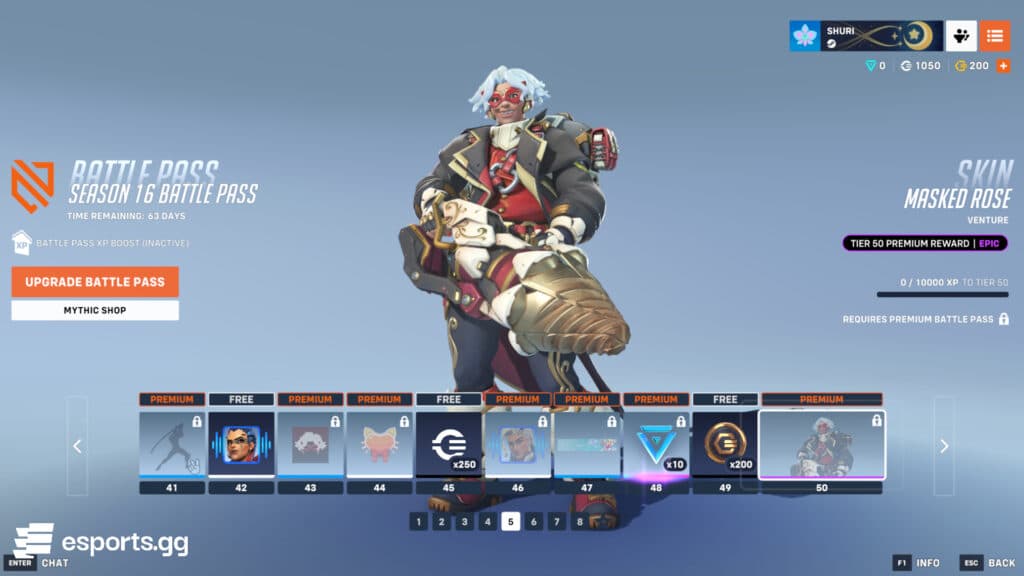
Task: Select the tier 43 premium reward
Action: [x=310, y=444]
